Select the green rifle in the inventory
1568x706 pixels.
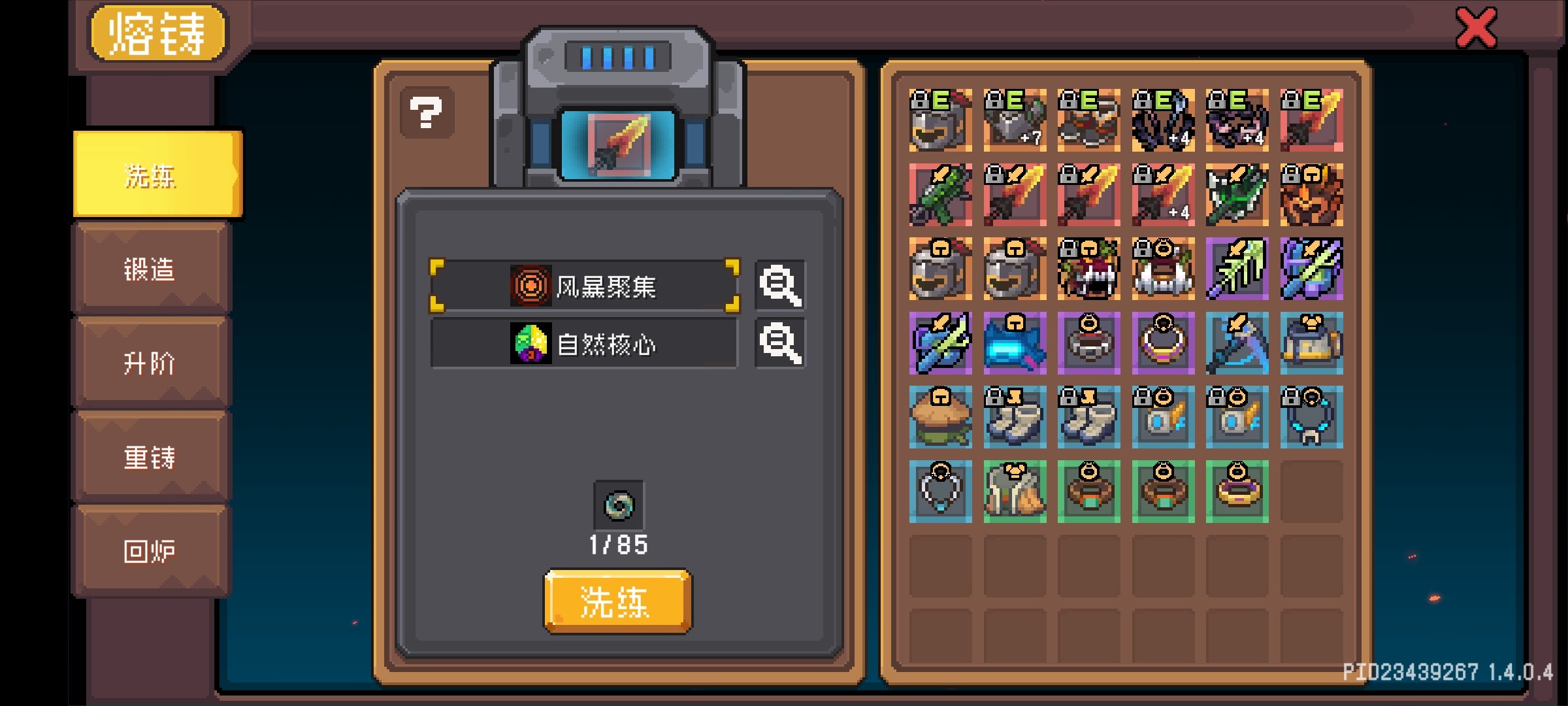pos(941,195)
